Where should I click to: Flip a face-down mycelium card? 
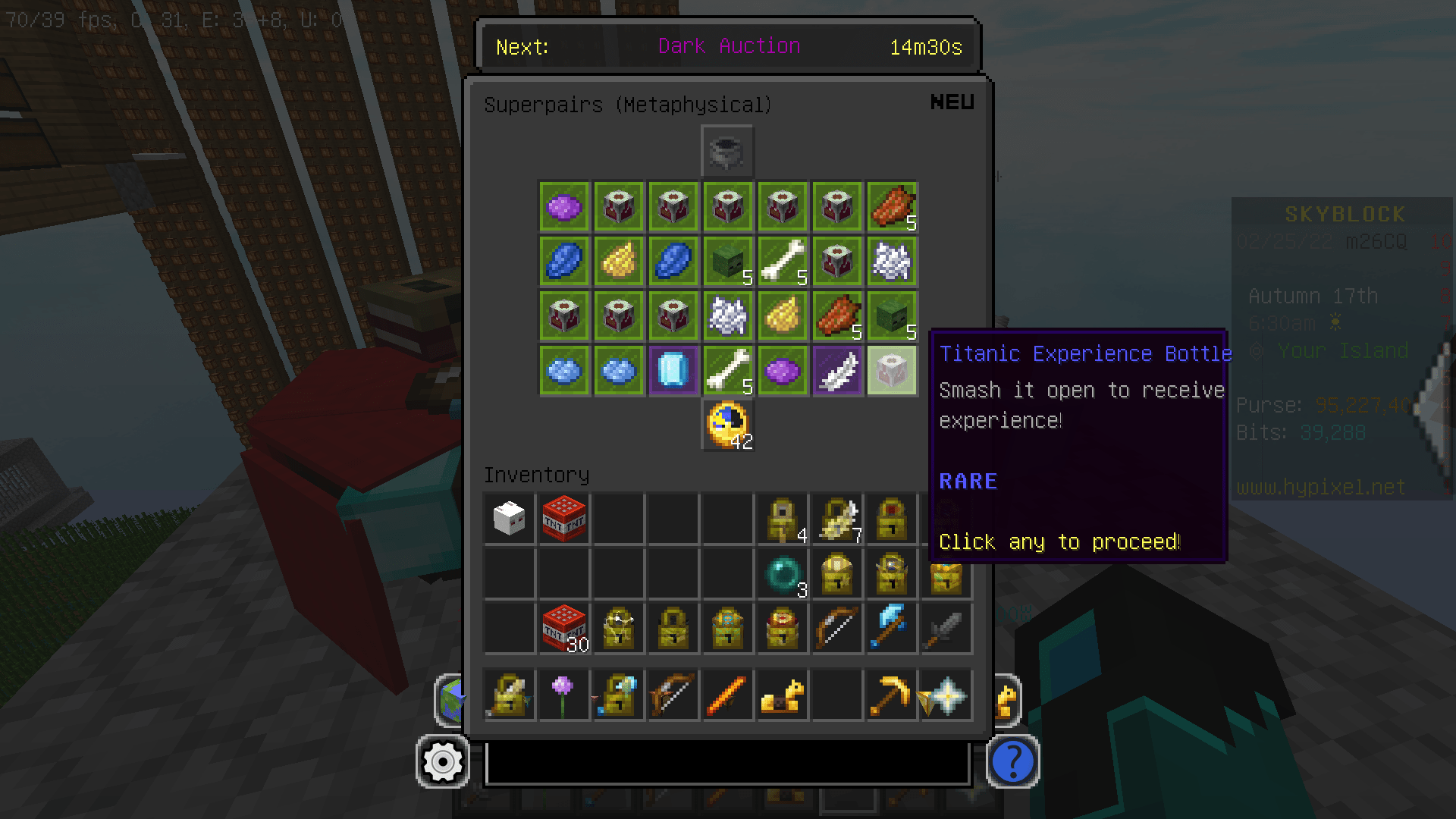pyautogui.click(x=618, y=206)
